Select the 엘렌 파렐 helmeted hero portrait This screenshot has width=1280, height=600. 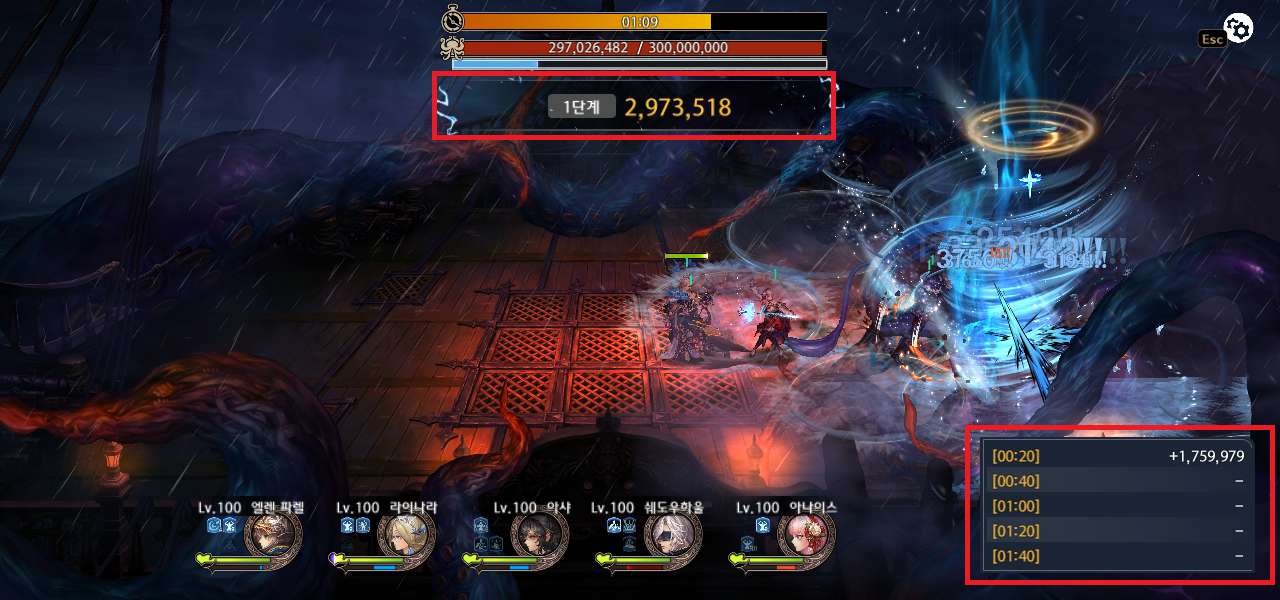click(272, 536)
